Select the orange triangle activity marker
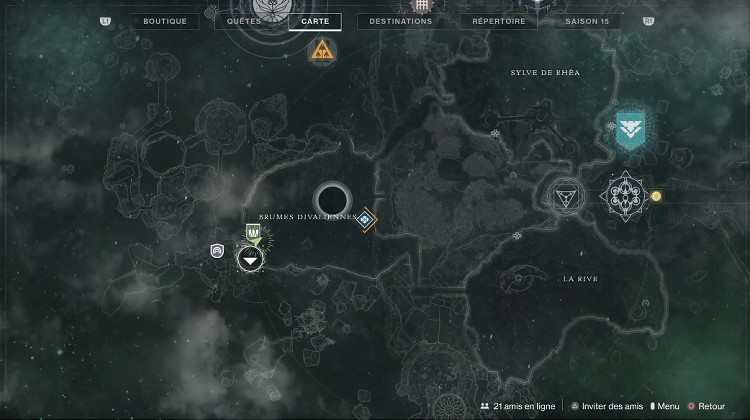Screen dimensions: 750x420 (322, 51)
